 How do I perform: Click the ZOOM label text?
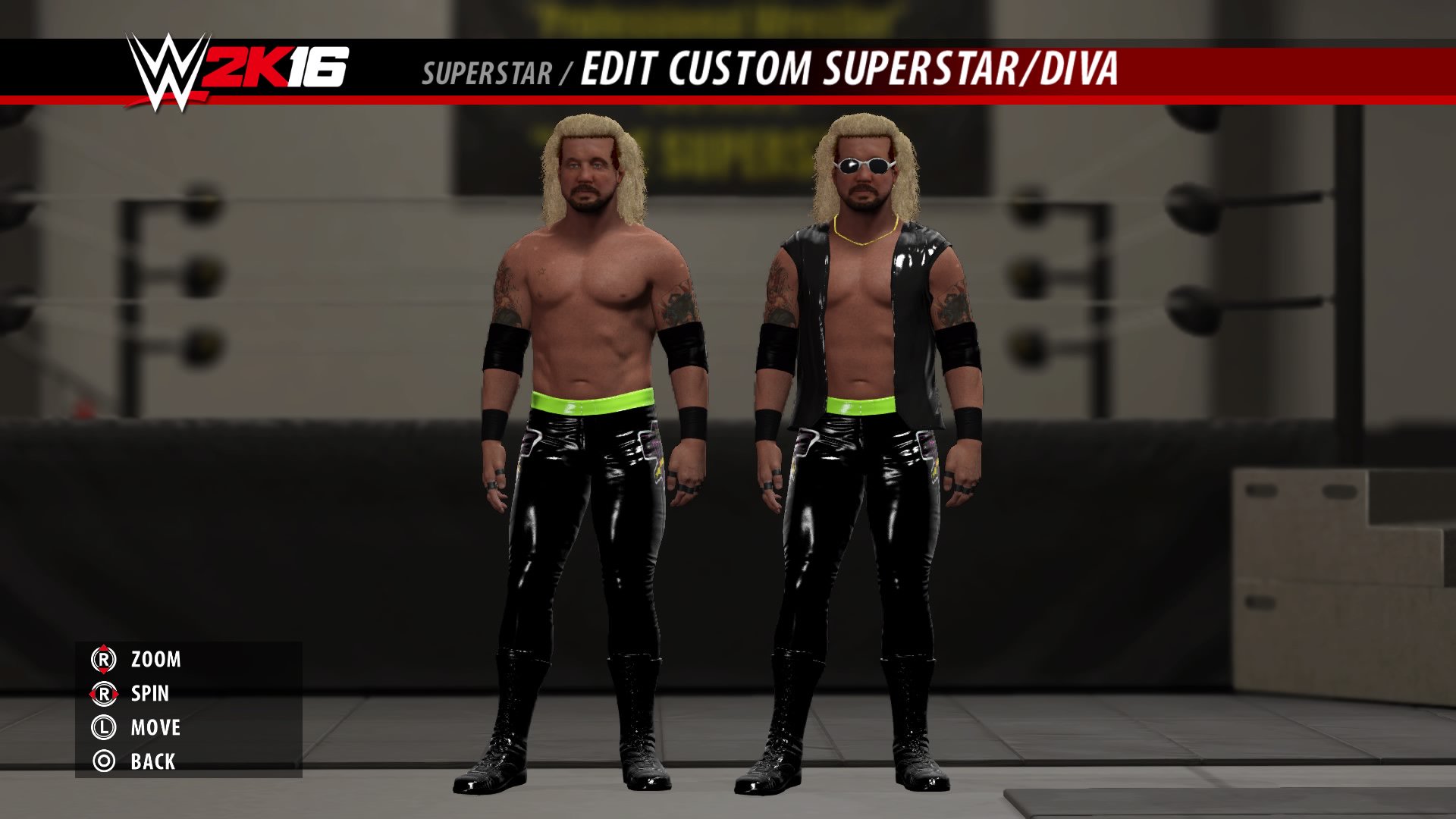(x=157, y=660)
